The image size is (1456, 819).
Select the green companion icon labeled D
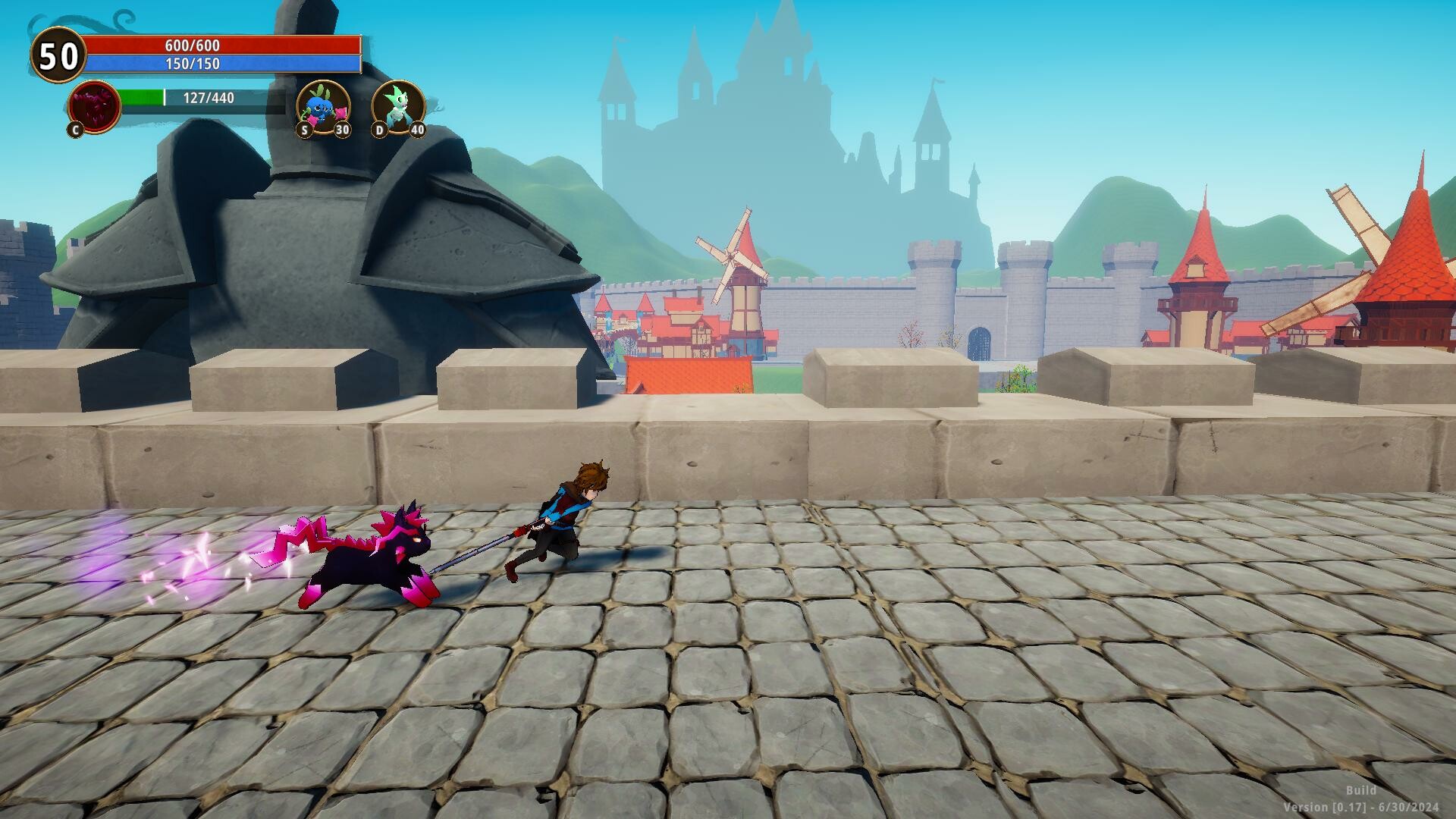tap(397, 106)
